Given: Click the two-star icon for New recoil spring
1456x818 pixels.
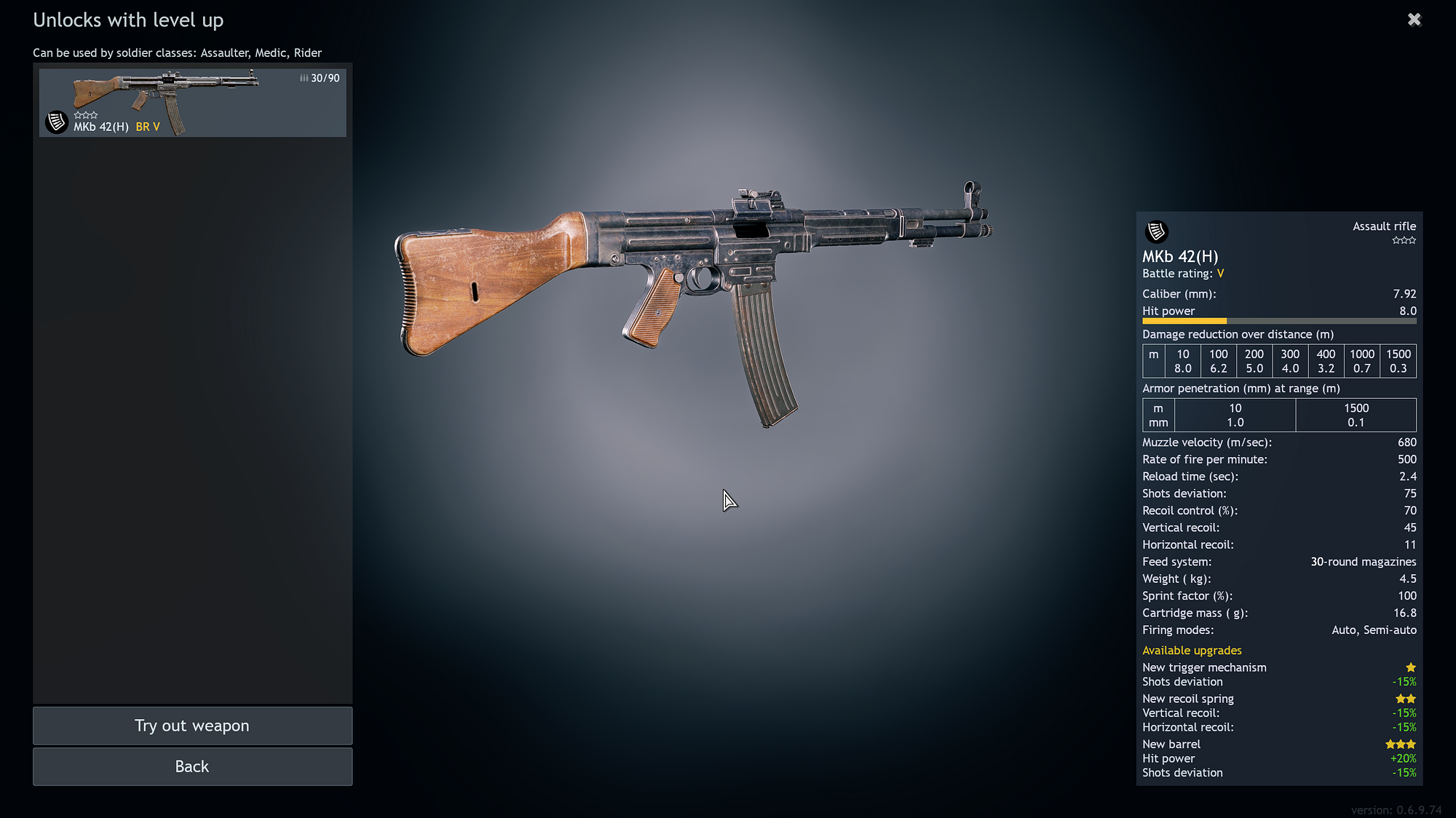Looking at the screenshot, I should pyautogui.click(x=1405, y=698).
